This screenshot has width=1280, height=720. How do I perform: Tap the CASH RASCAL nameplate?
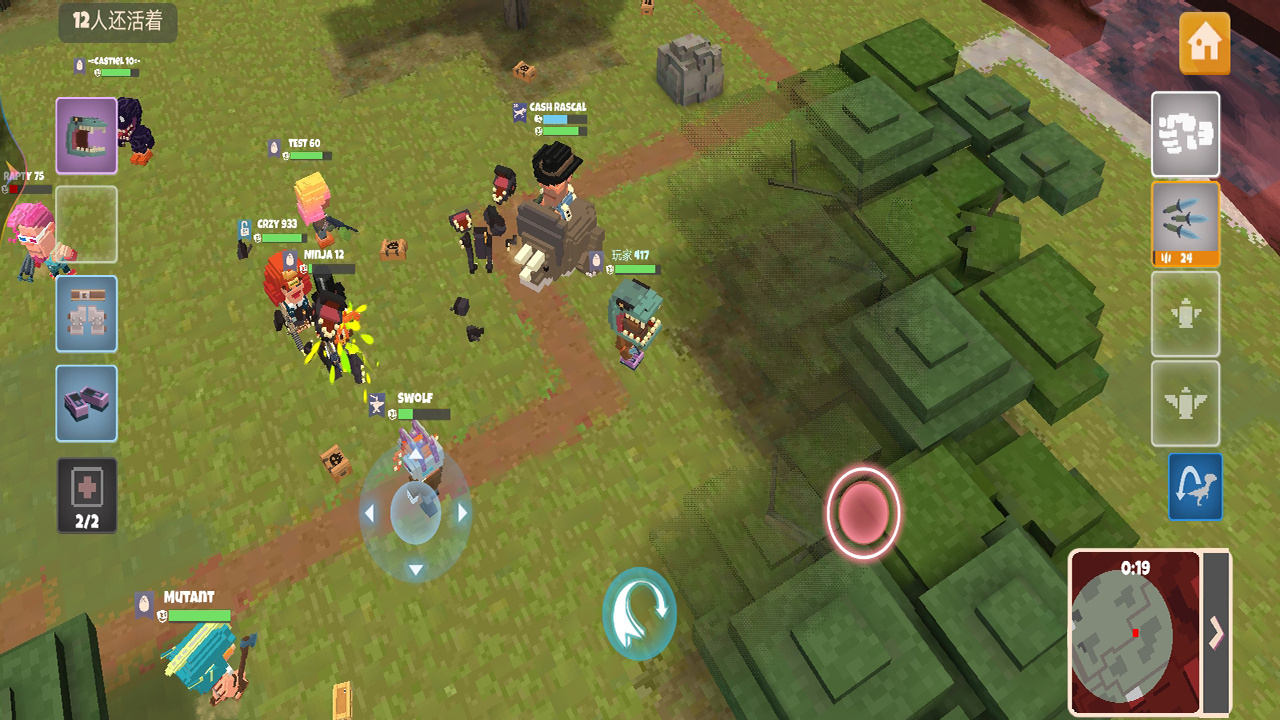click(556, 106)
